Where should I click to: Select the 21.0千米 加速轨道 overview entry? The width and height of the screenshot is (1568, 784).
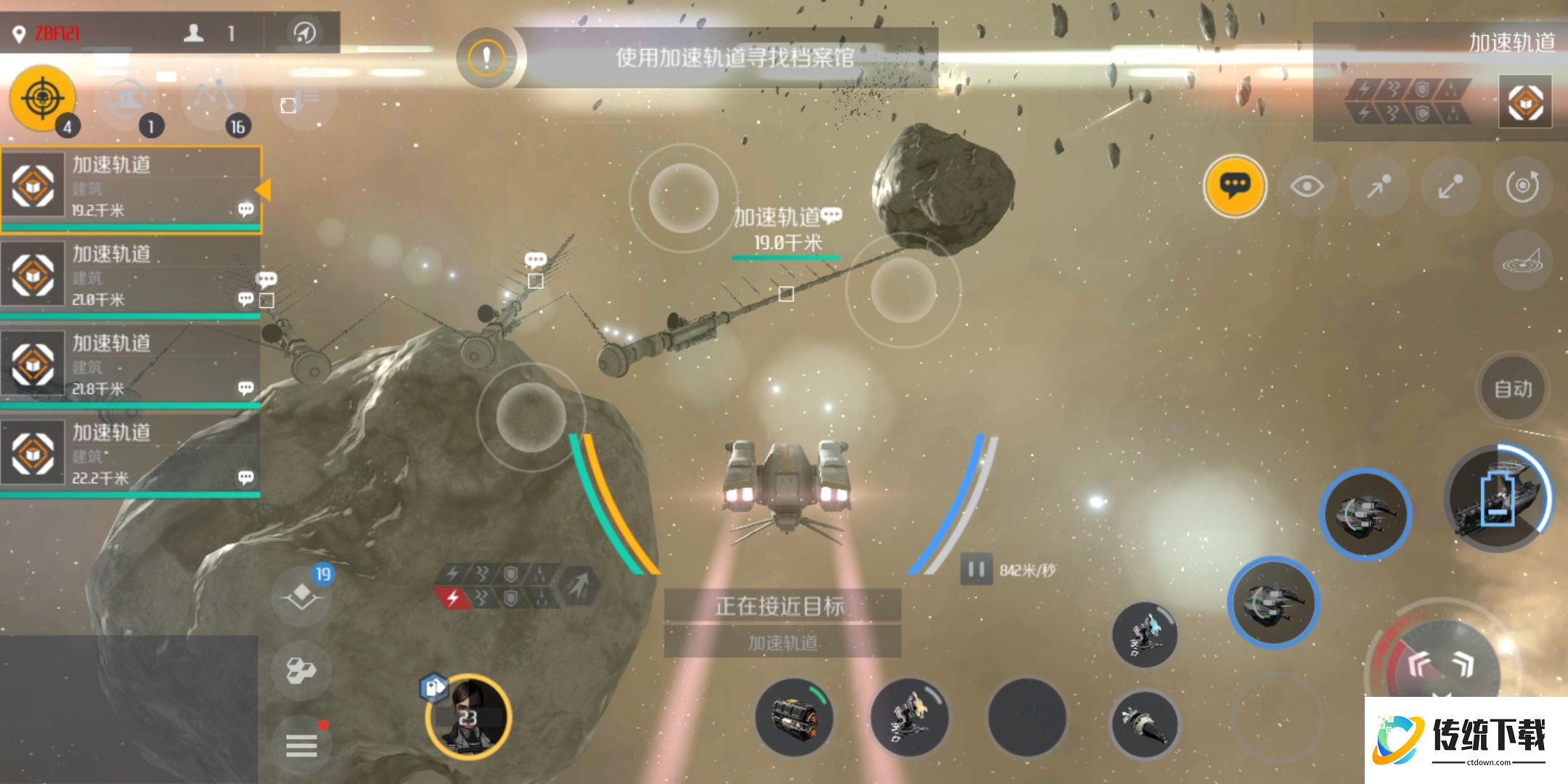131,276
